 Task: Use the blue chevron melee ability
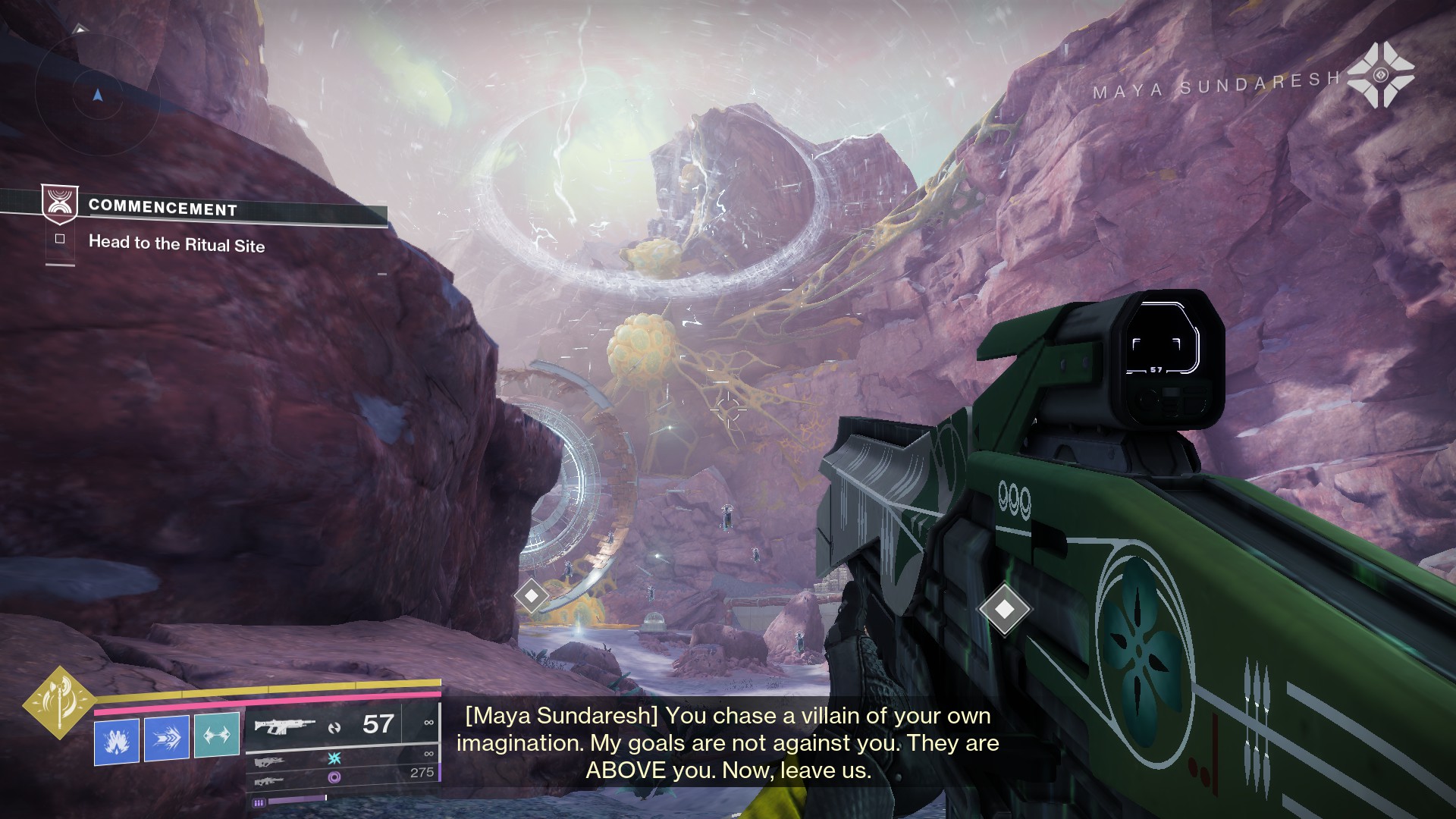[x=166, y=738]
